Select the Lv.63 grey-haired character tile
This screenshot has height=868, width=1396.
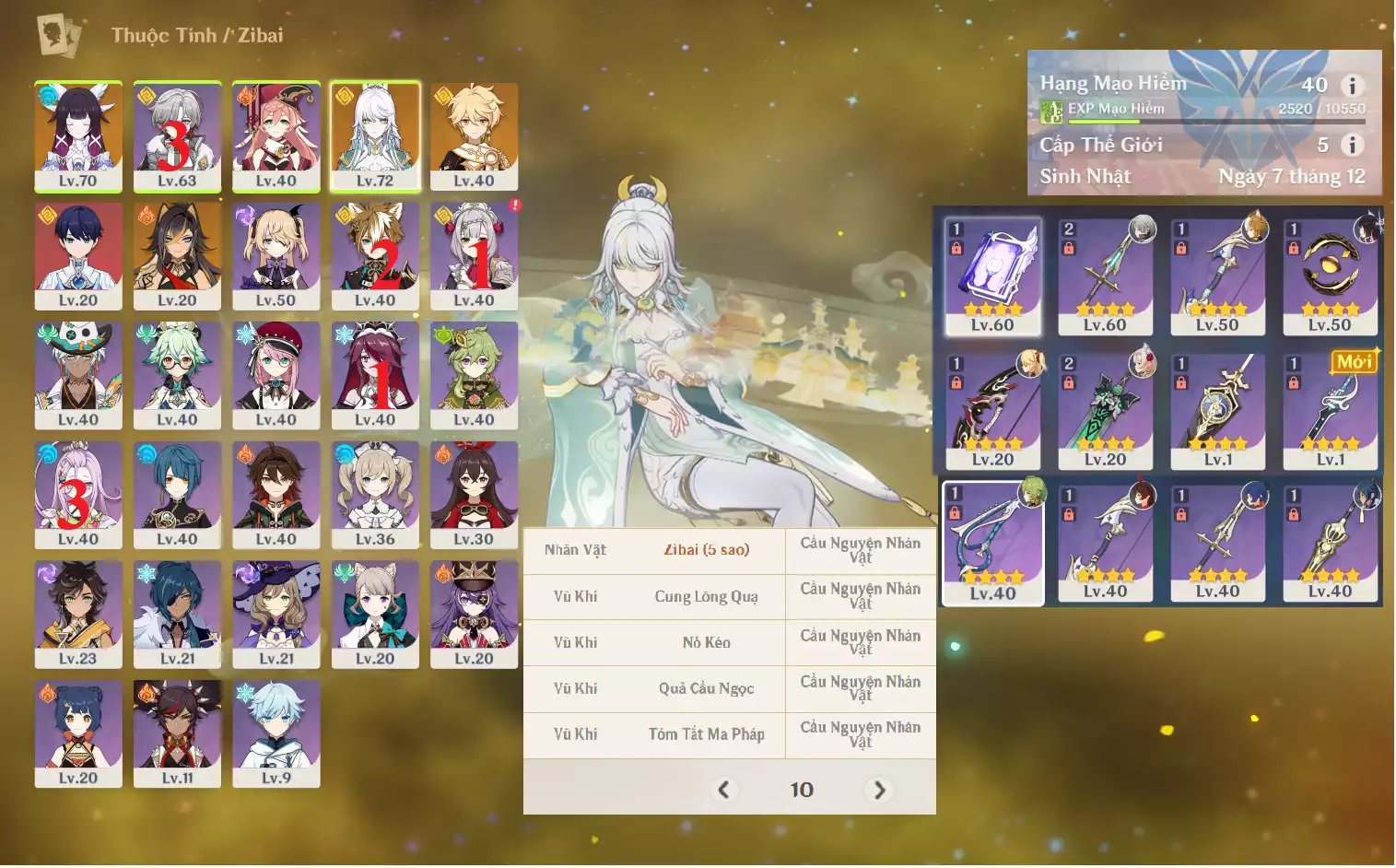[177, 135]
